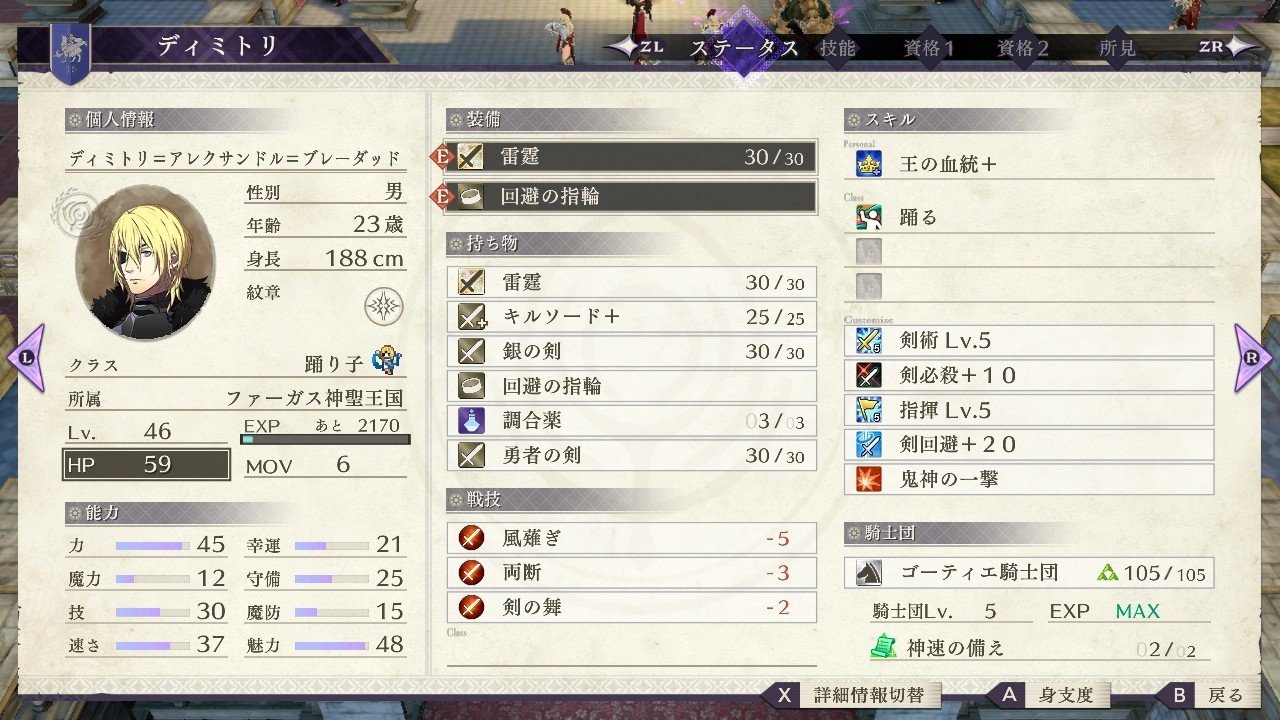Image resolution: width=1280 pixels, height=720 pixels.
Task: Select the 雷霆 sword icon in equipment
Action: pos(469,156)
